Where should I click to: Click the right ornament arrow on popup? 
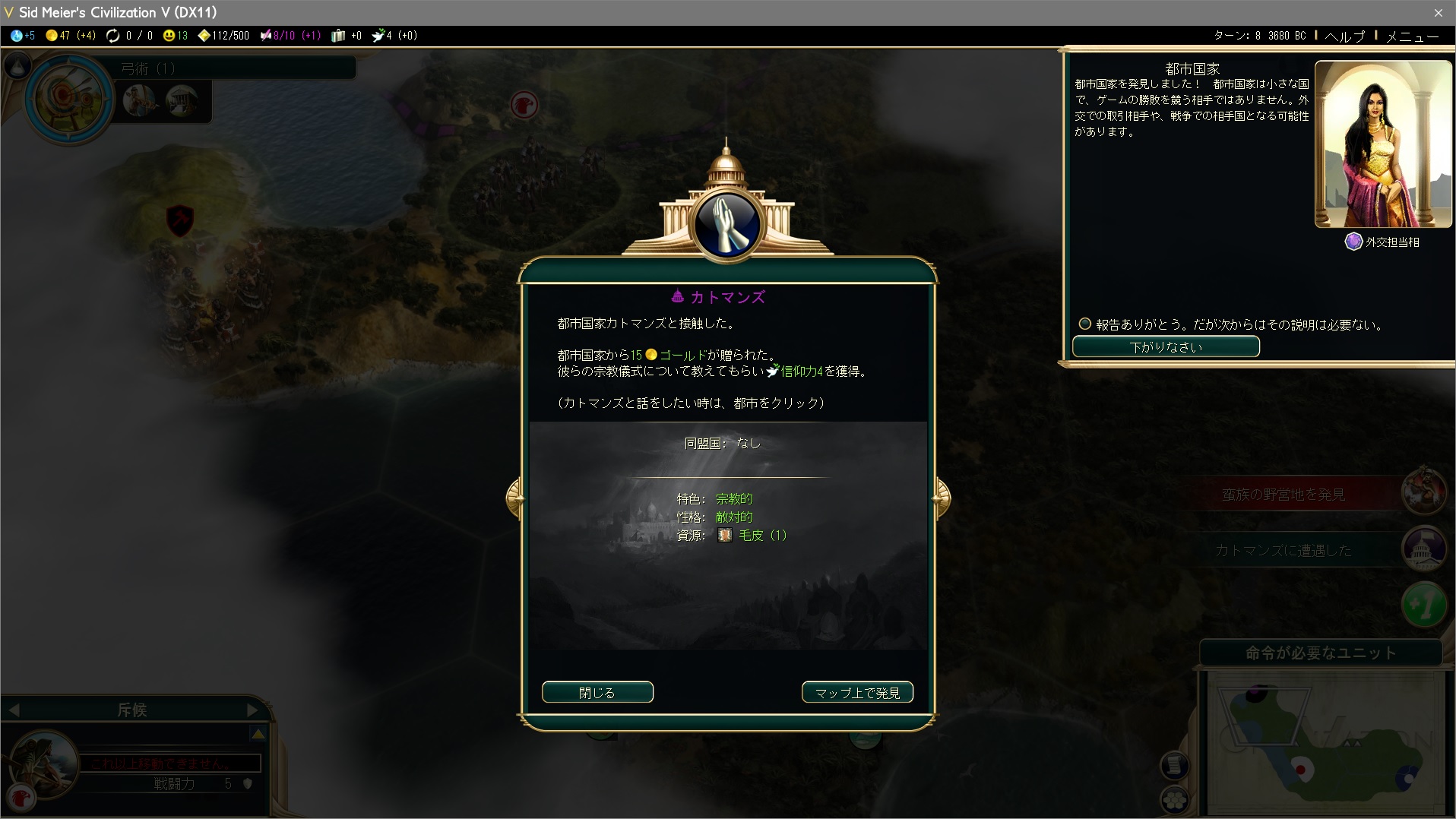(942, 498)
